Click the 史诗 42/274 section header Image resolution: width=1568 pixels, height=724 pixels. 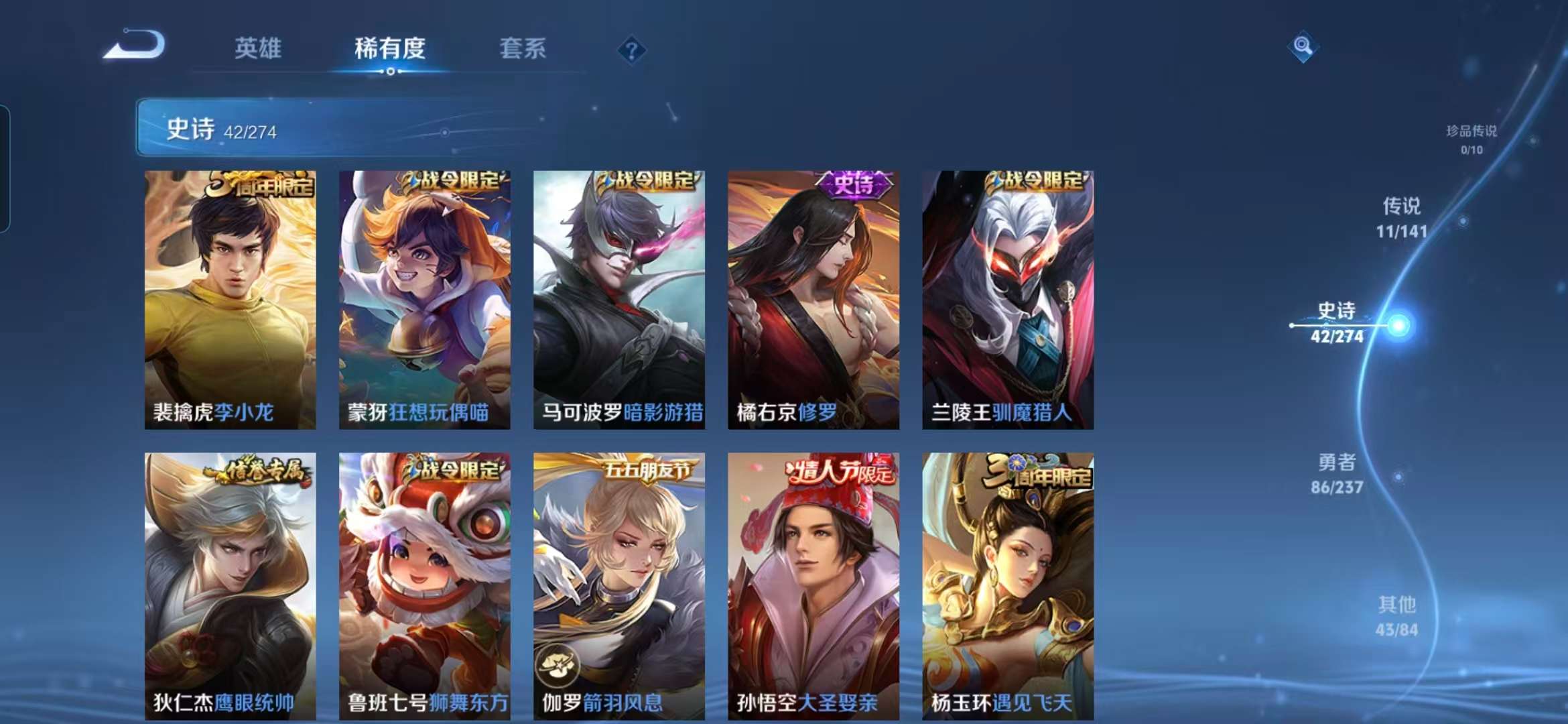221,131
